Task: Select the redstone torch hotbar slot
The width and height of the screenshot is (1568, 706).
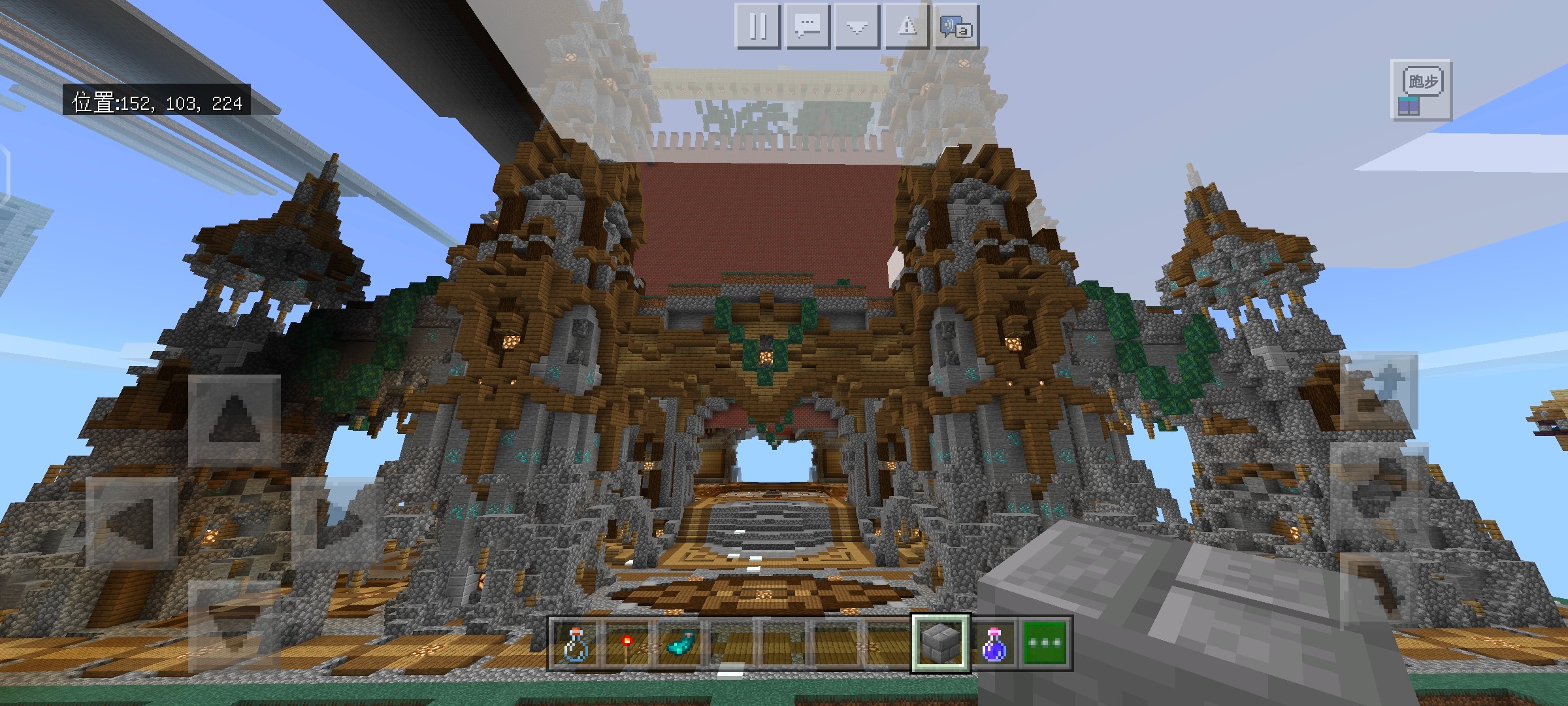Action: coord(627,643)
